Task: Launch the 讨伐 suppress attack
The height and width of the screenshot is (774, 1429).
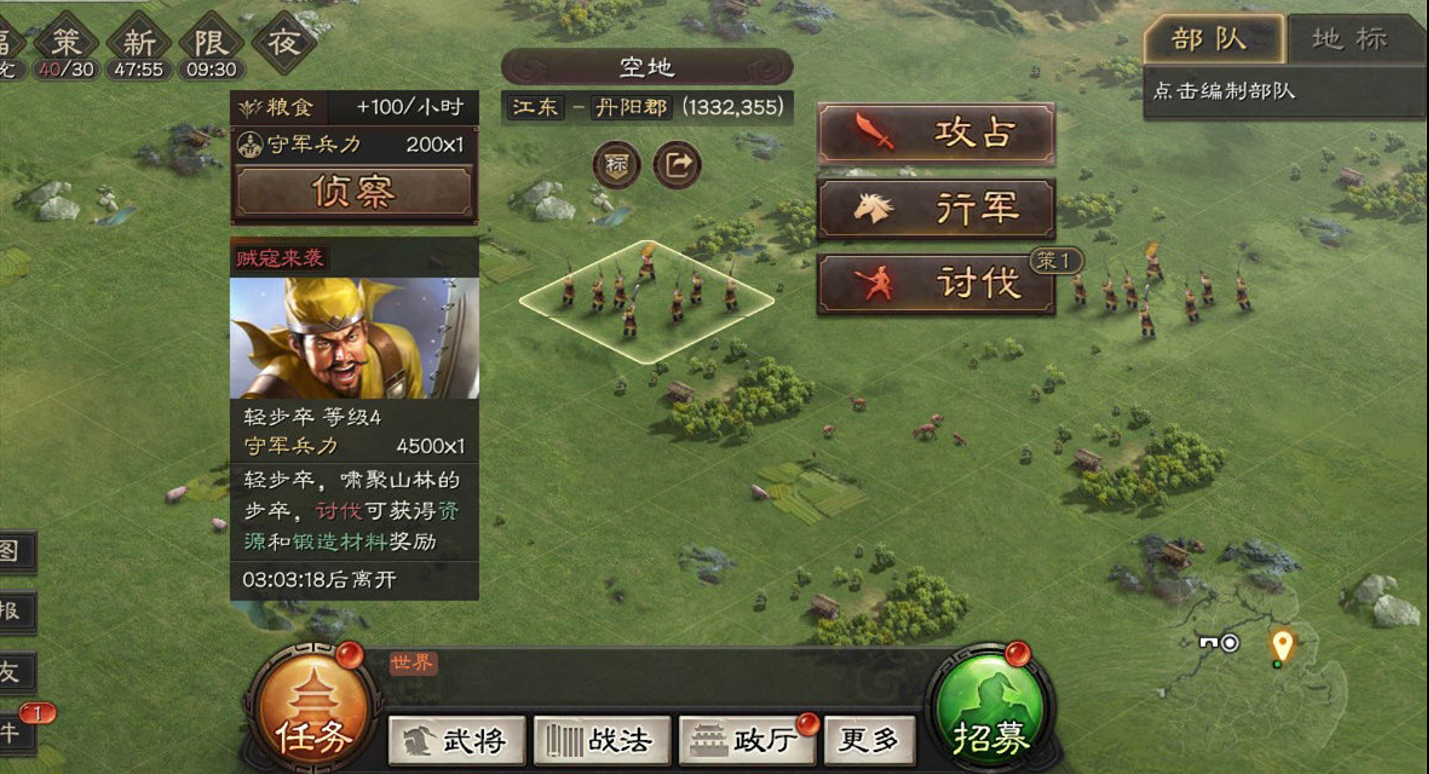Action: 936,283
